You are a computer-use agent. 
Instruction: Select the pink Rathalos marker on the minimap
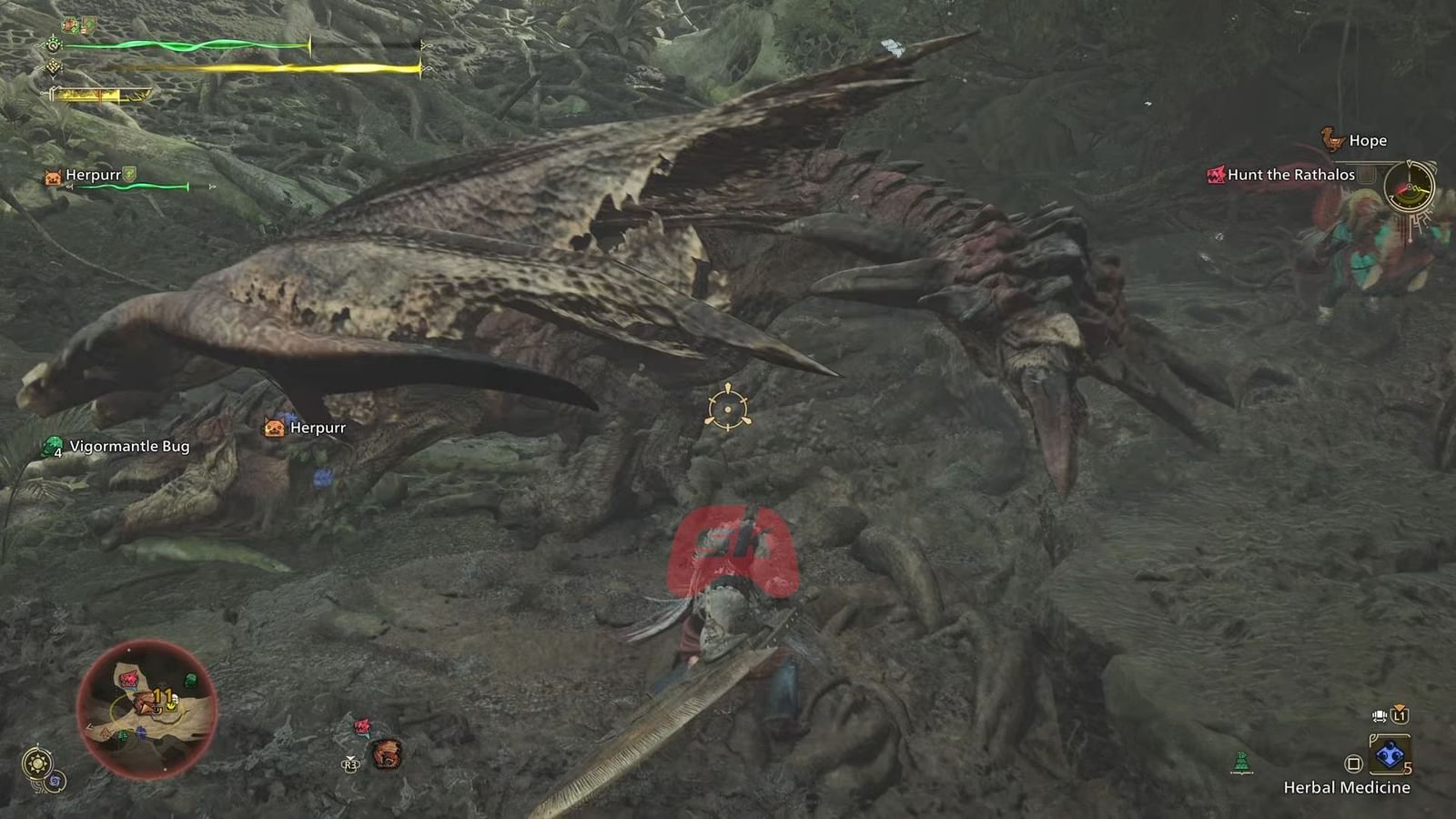coord(126,679)
